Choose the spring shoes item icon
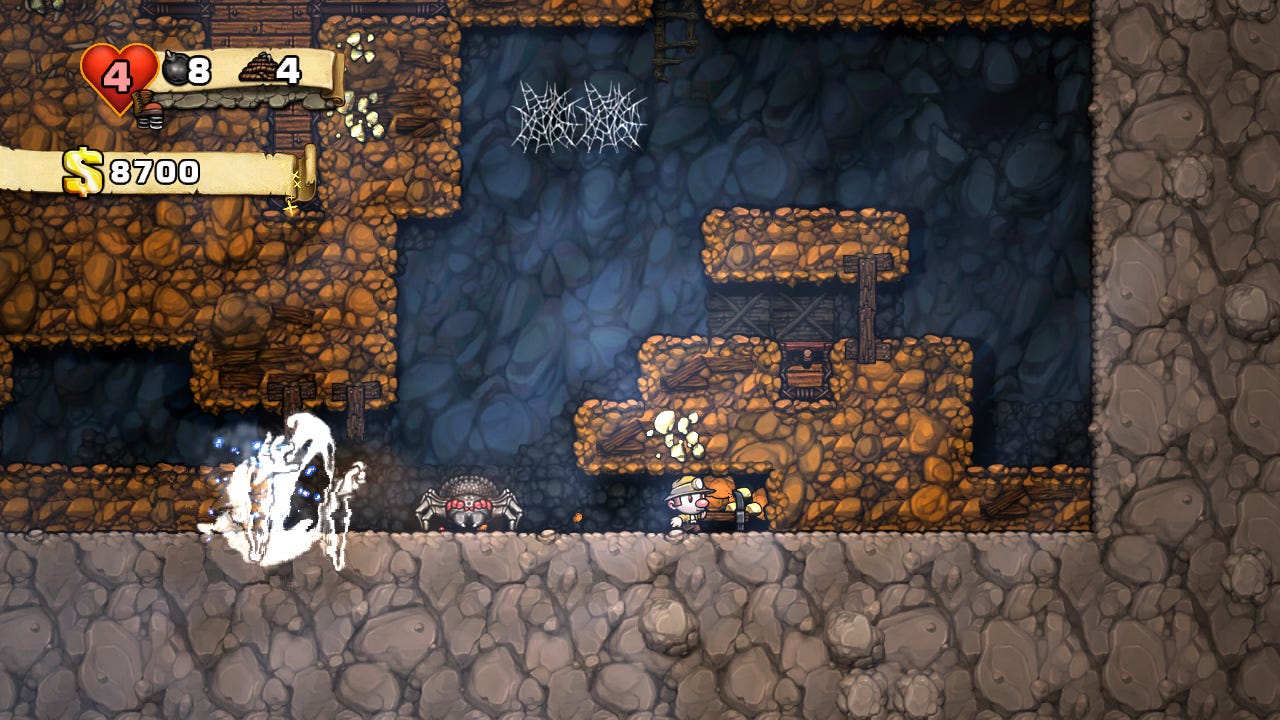The image size is (1280, 720). [x=149, y=109]
